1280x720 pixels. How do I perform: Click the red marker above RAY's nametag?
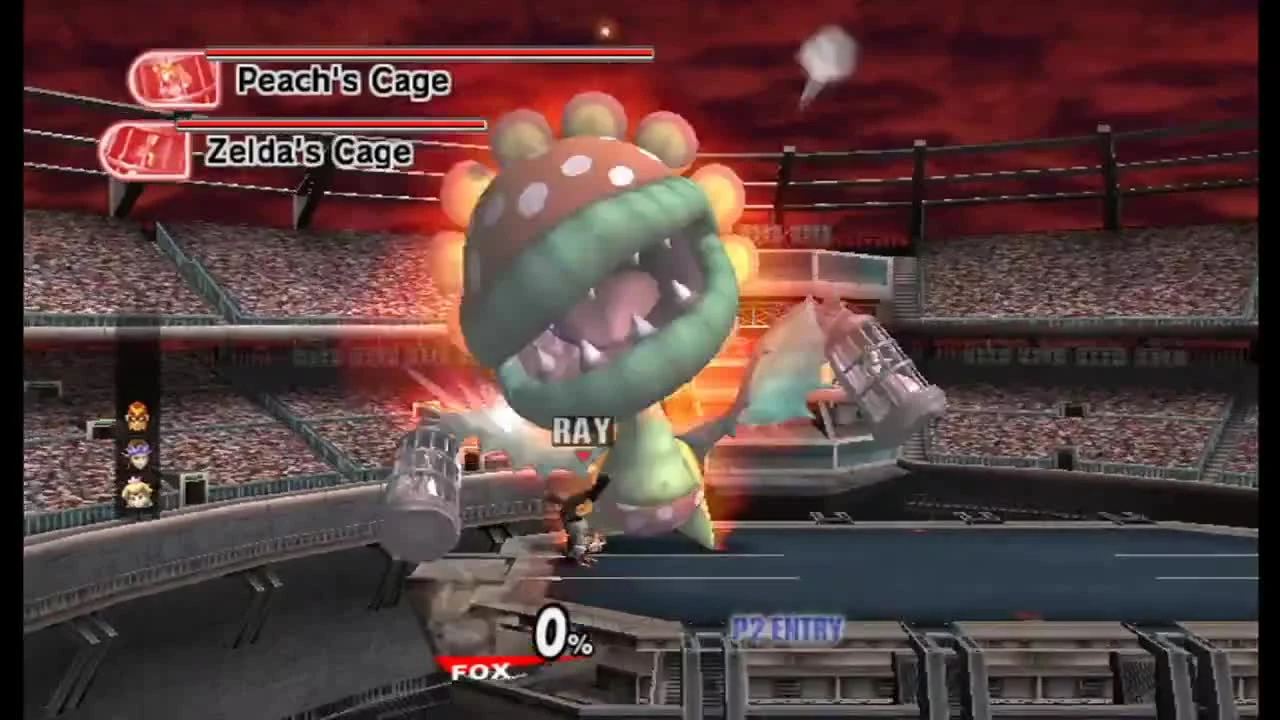pyautogui.click(x=581, y=455)
